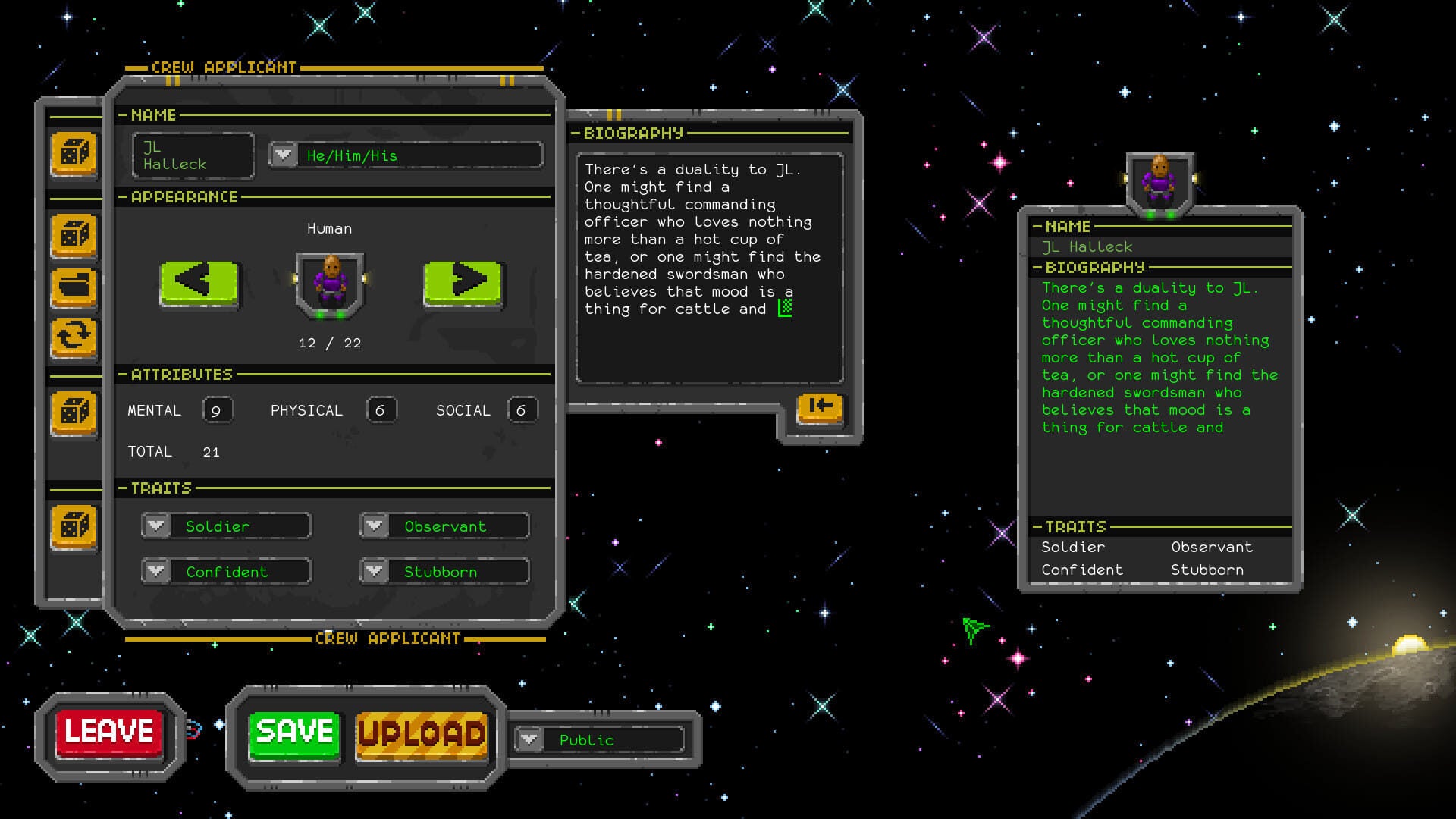
Task: Save the crew applicant
Action: (294, 733)
